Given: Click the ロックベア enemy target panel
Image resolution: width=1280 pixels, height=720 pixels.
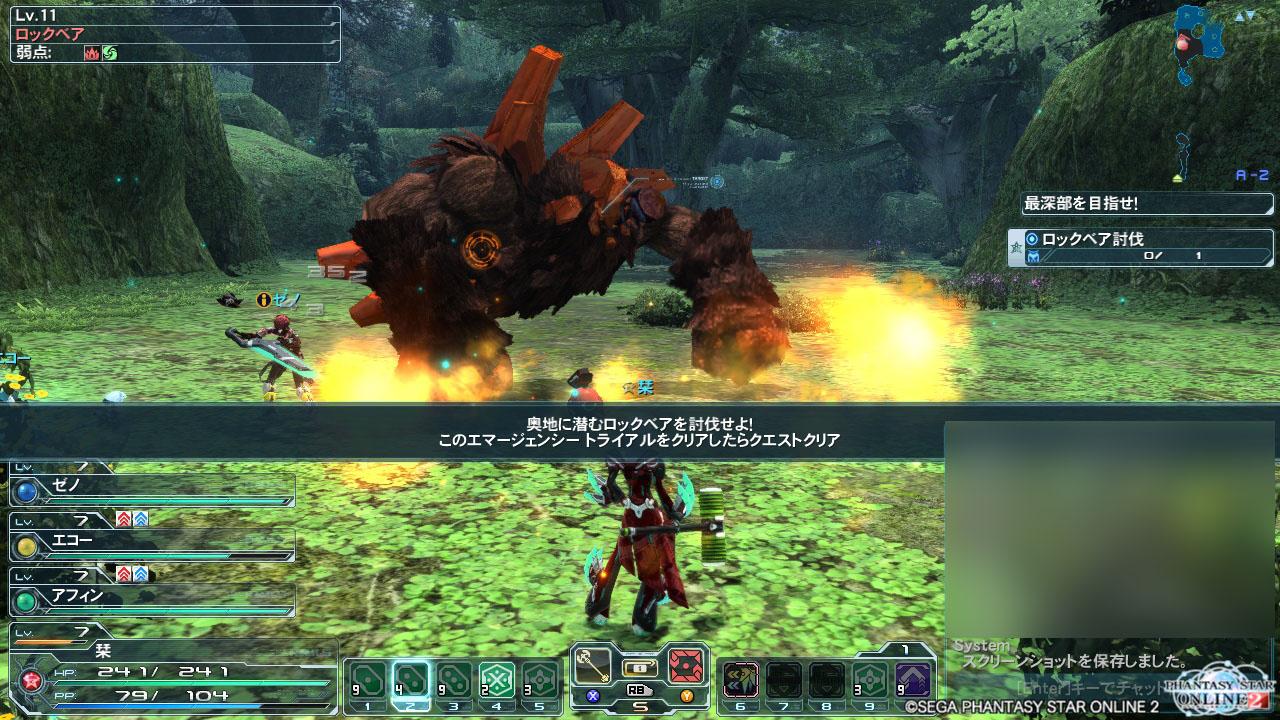Looking at the screenshot, I should click(176, 34).
